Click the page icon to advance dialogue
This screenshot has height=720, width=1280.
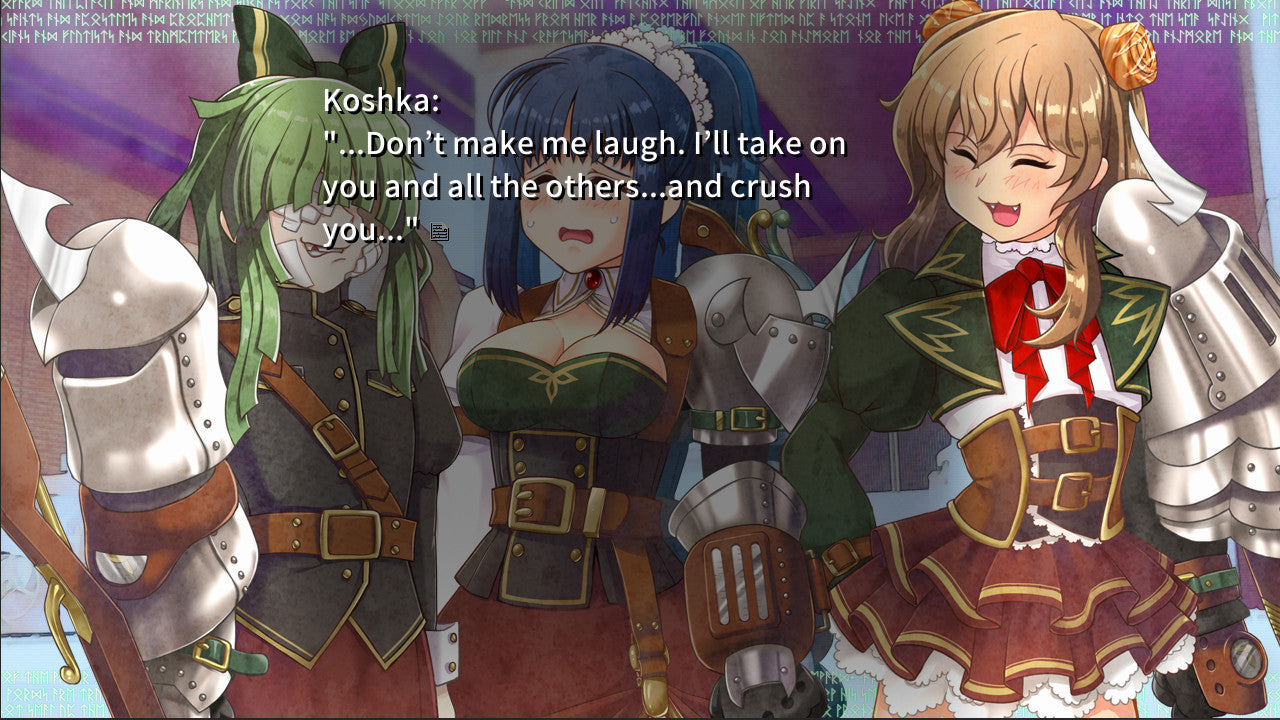click(438, 232)
